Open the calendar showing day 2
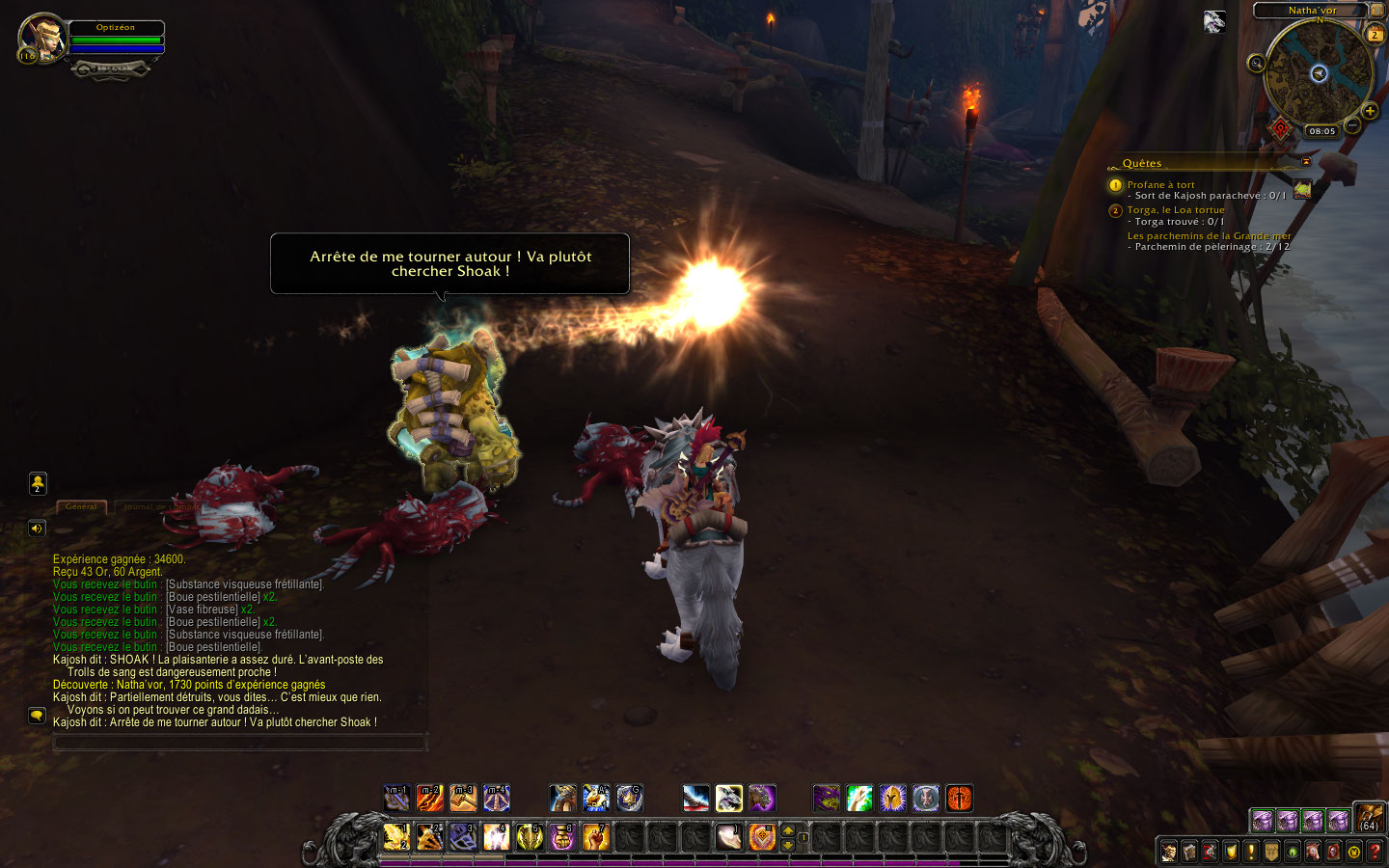Viewport: 1389px width, 868px height. pyautogui.click(x=1375, y=35)
